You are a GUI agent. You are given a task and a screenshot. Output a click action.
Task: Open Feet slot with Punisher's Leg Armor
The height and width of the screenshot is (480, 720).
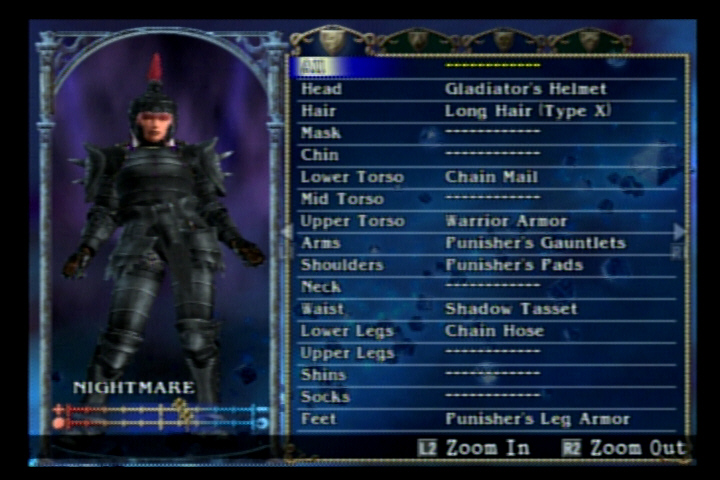tap(488, 419)
